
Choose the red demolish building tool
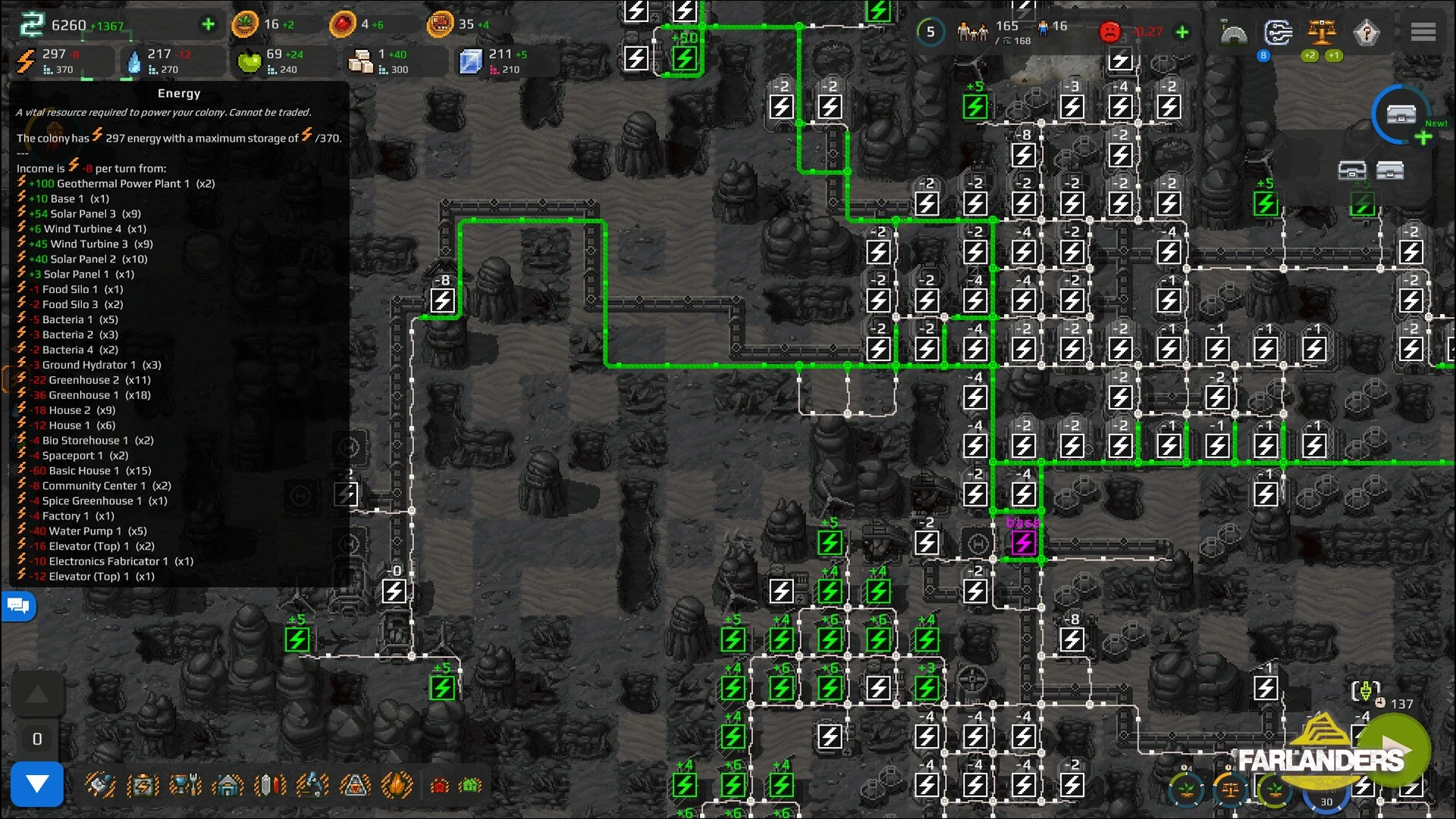coord(440,786)
